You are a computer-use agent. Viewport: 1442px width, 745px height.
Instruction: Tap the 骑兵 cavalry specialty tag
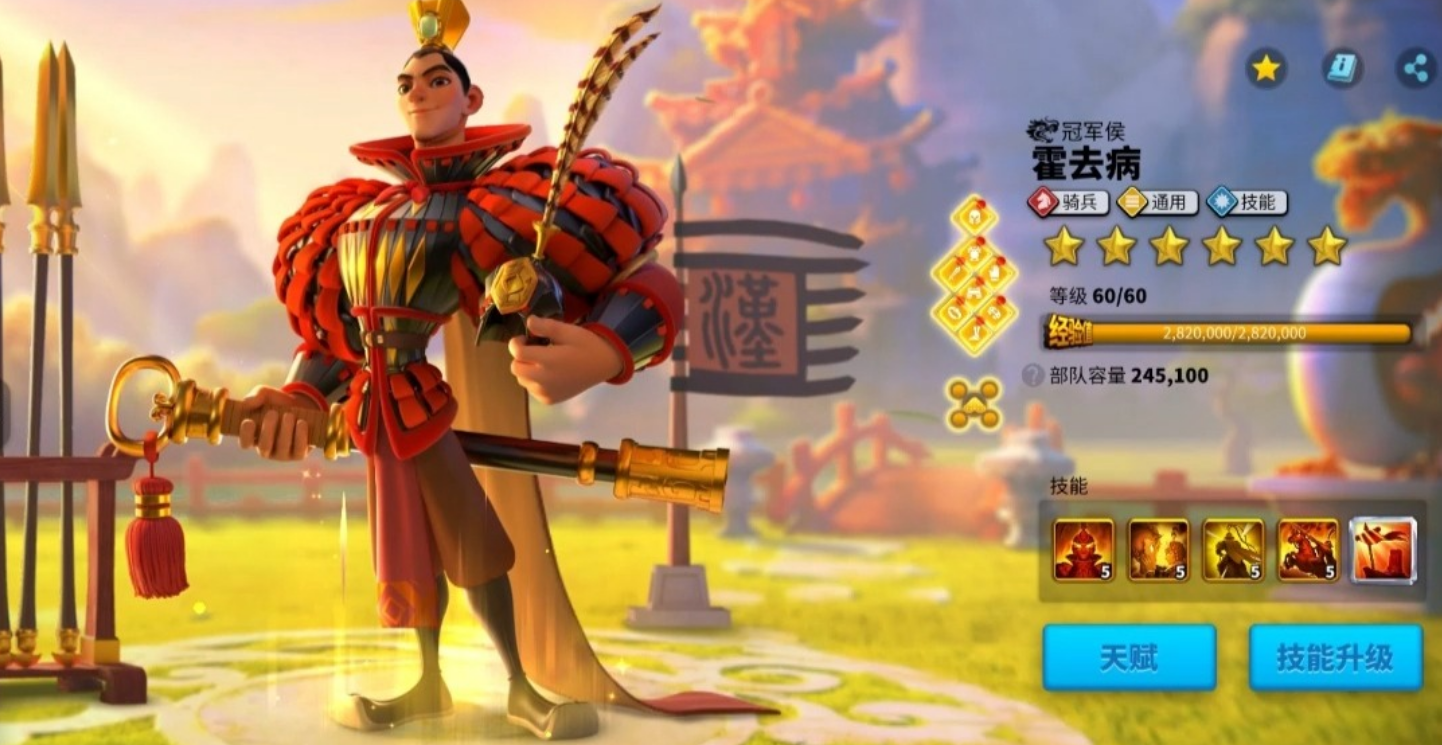pyautogui.click(x=1068, y=202)
